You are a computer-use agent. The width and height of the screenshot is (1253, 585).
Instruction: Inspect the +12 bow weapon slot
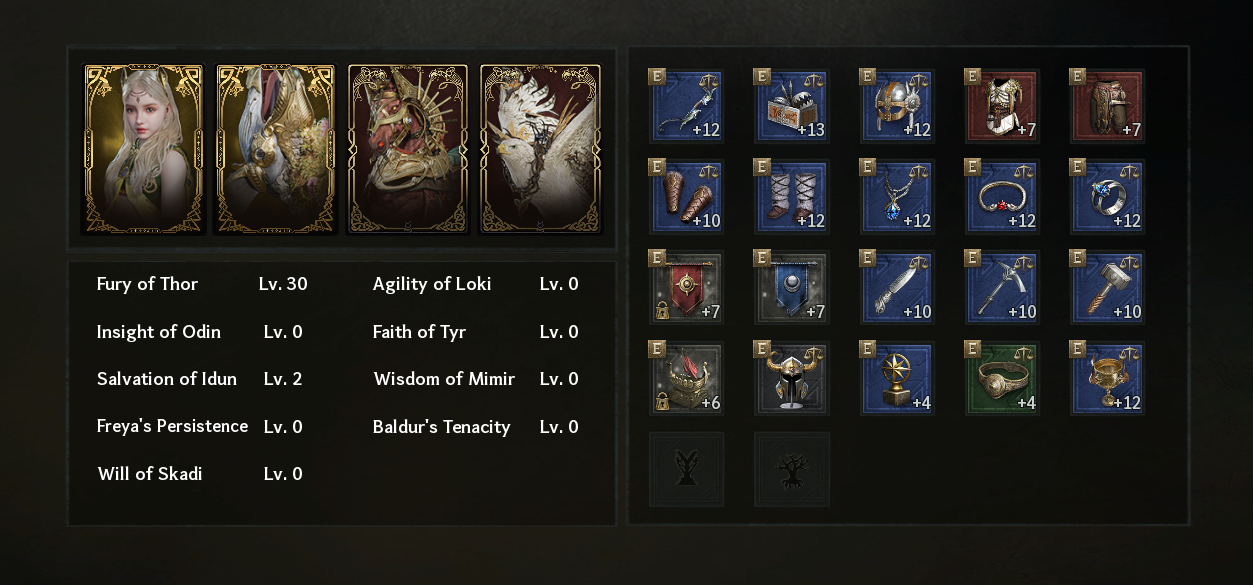point(687,106)
